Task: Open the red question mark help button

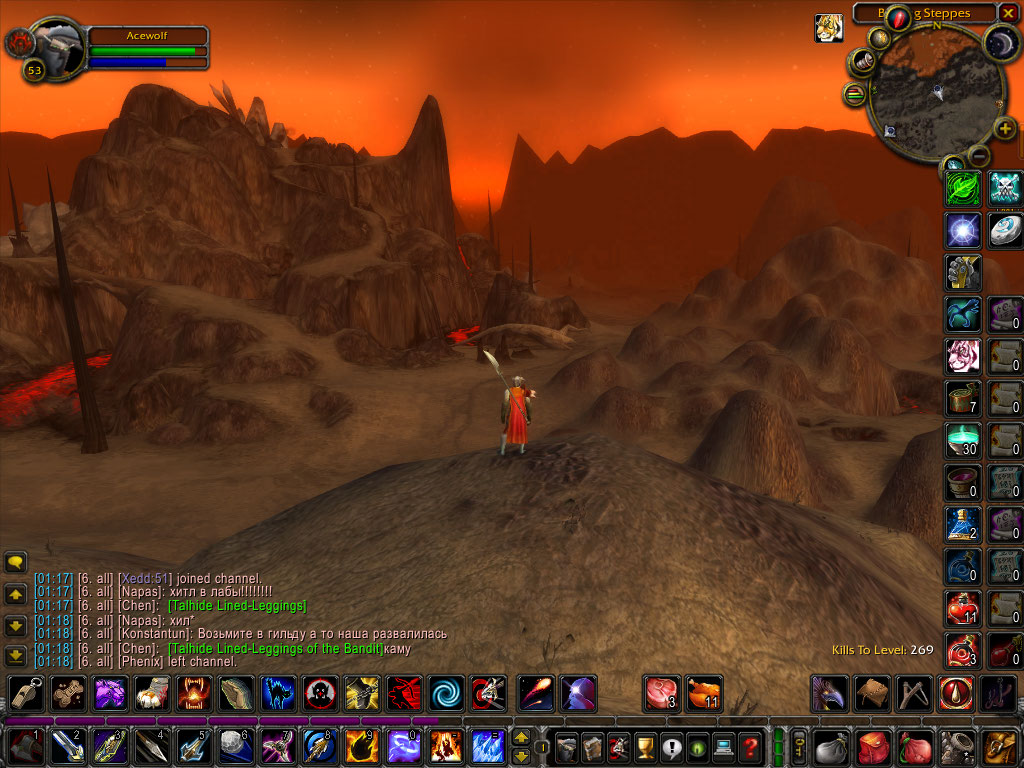Action: (x=750, y=747)
